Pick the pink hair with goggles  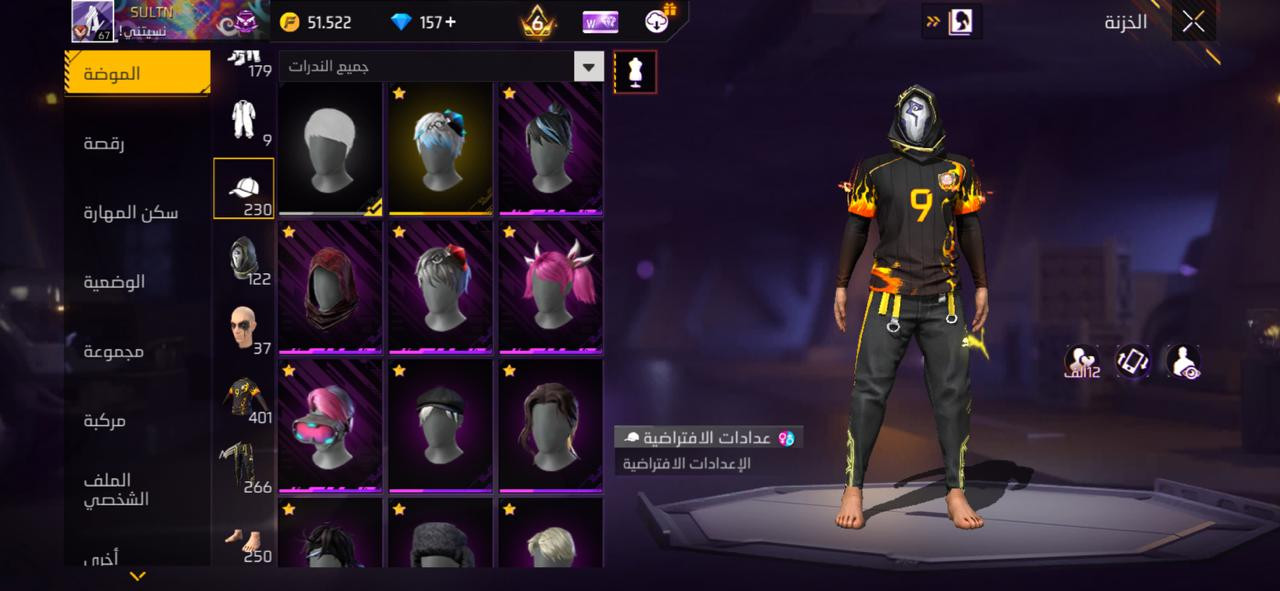[330, 426]
